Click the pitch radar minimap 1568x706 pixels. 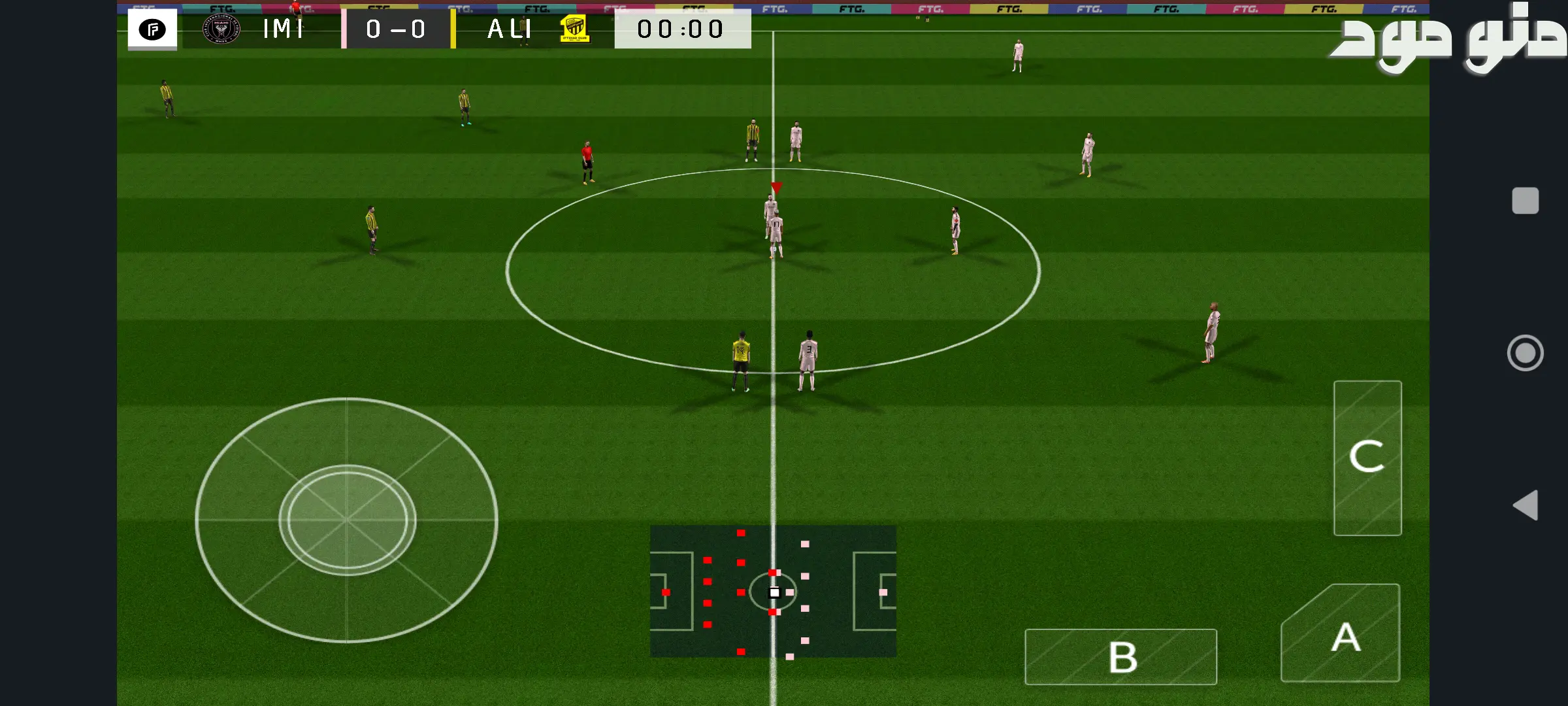(x=773, y=591)
